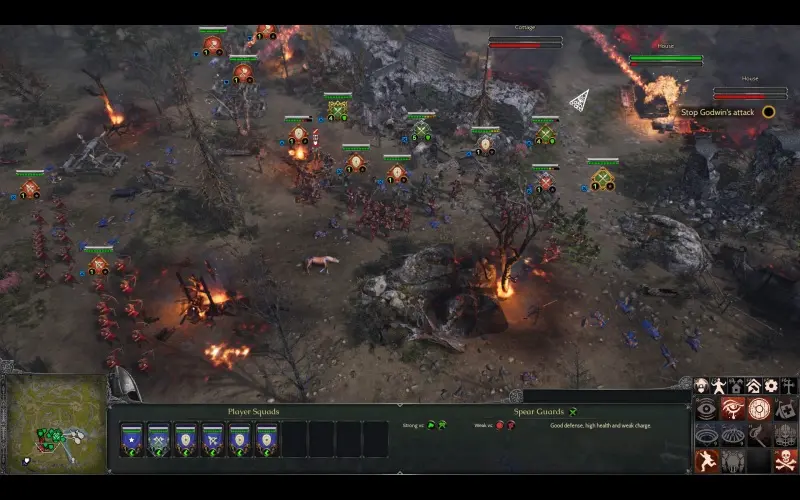Activate the plain eye ability
Viewport: 800px width, 500px height.
[x=707, y=409]
